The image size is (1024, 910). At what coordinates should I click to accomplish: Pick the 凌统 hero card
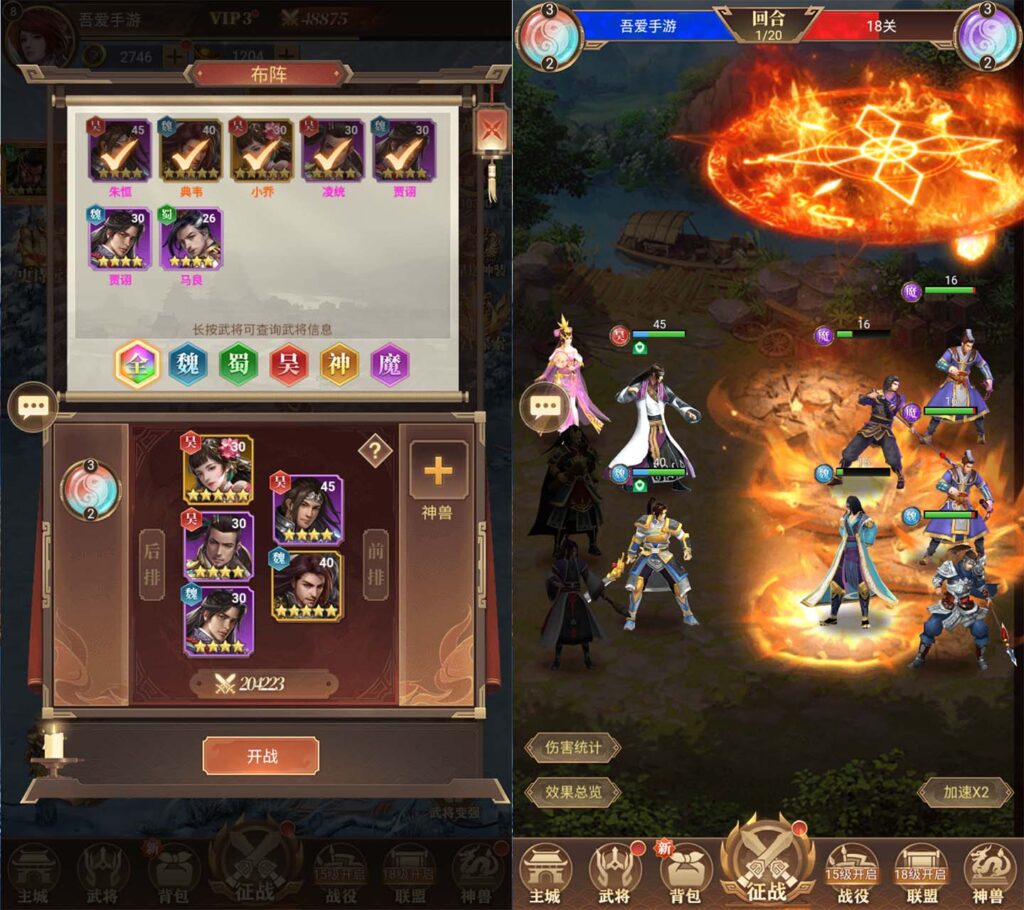coord(333,151)
